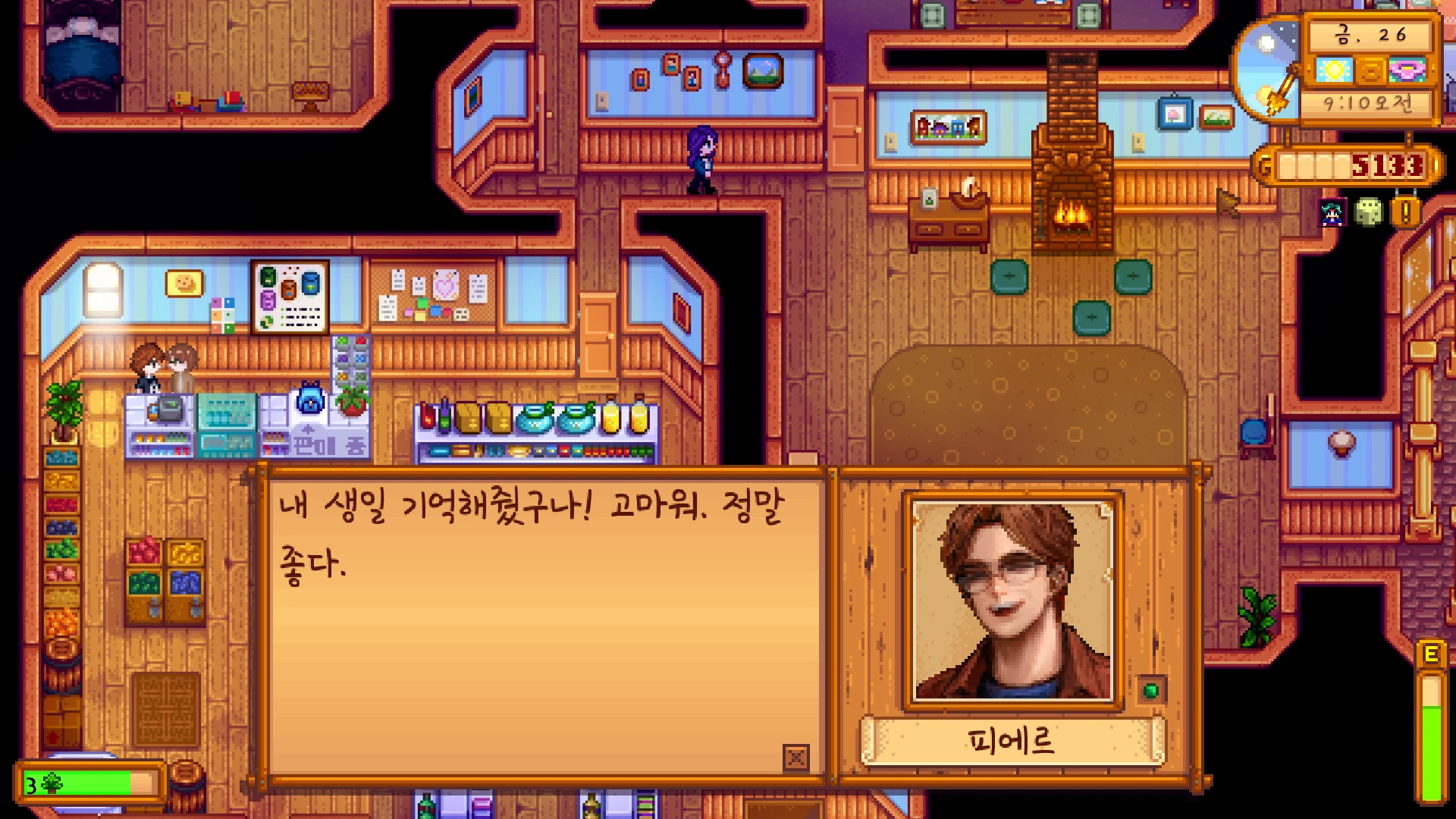The image size is (1456, 819).
Task: Click the dice luck buff icon
Action: (x=1369, y=212)
